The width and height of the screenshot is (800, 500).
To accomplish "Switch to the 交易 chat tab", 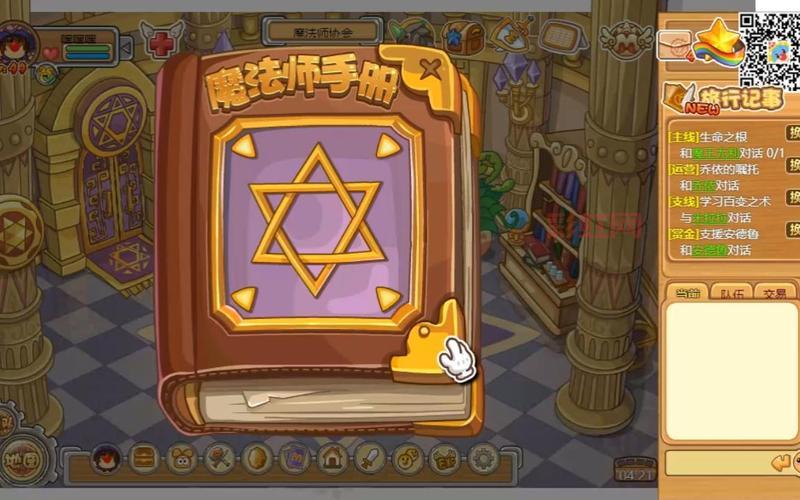I will [774, 293].
